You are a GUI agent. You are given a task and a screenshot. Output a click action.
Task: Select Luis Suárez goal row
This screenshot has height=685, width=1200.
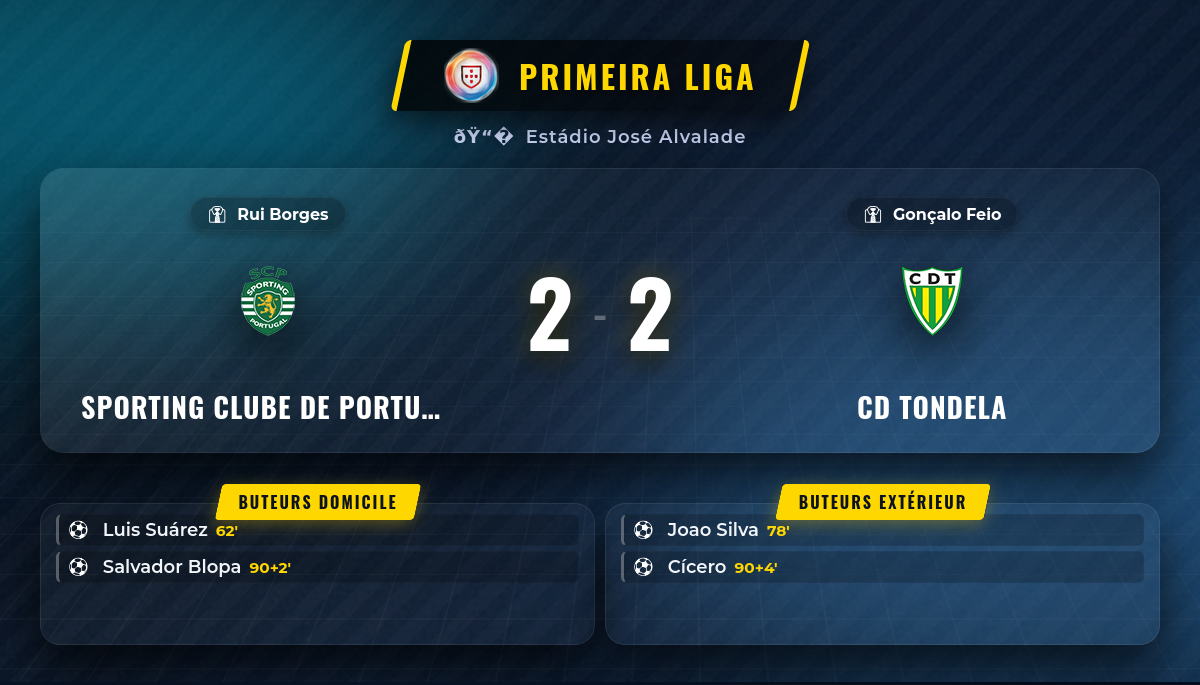pyautogui.click(x=318, y=530)
